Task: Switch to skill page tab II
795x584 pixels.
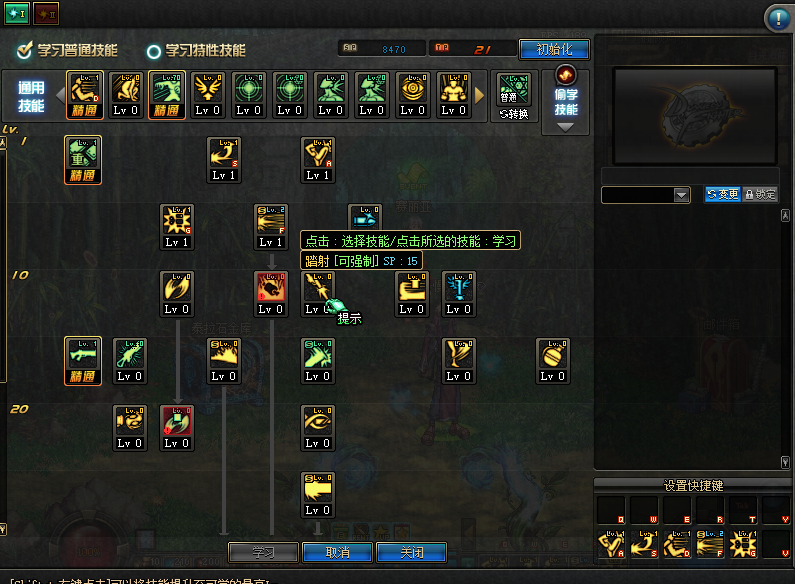Action: tap(46, 12)
